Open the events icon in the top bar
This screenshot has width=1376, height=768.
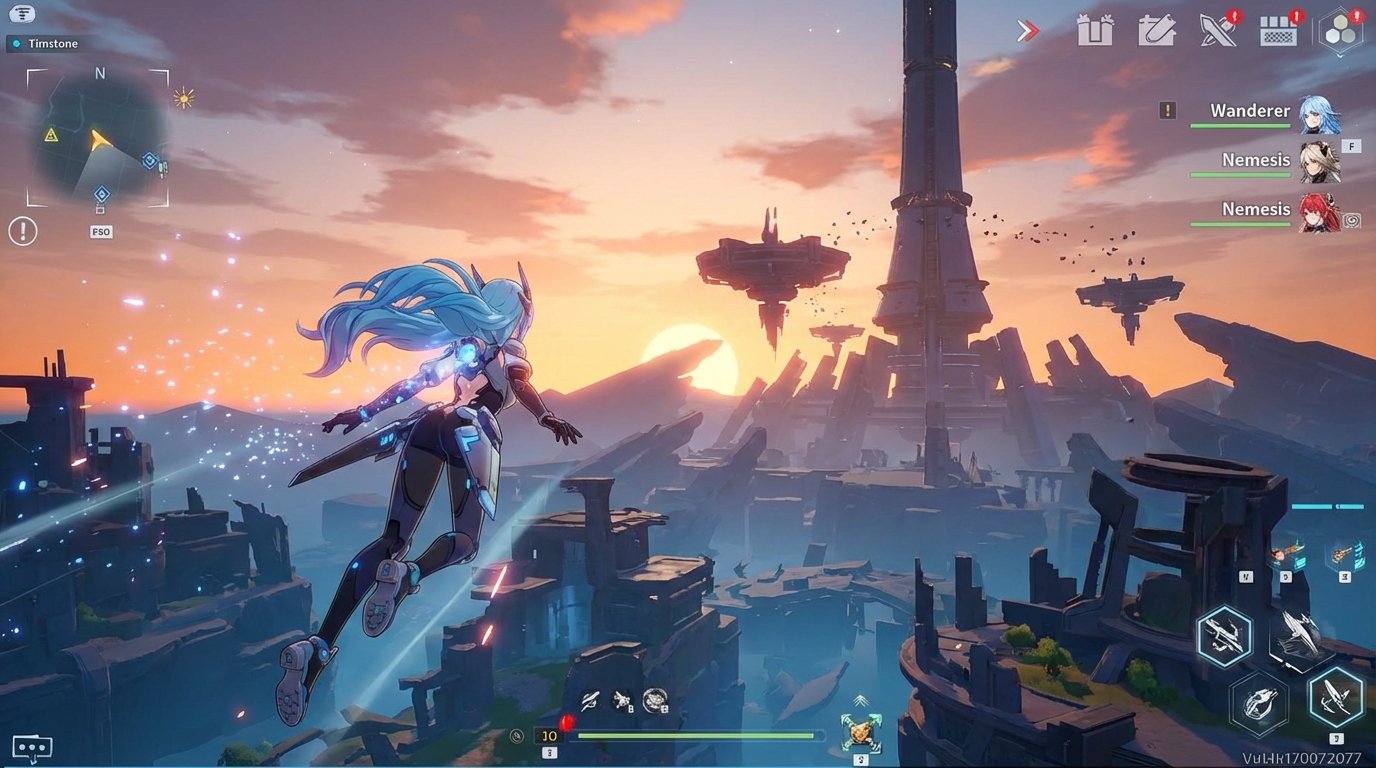point(1158,30)
